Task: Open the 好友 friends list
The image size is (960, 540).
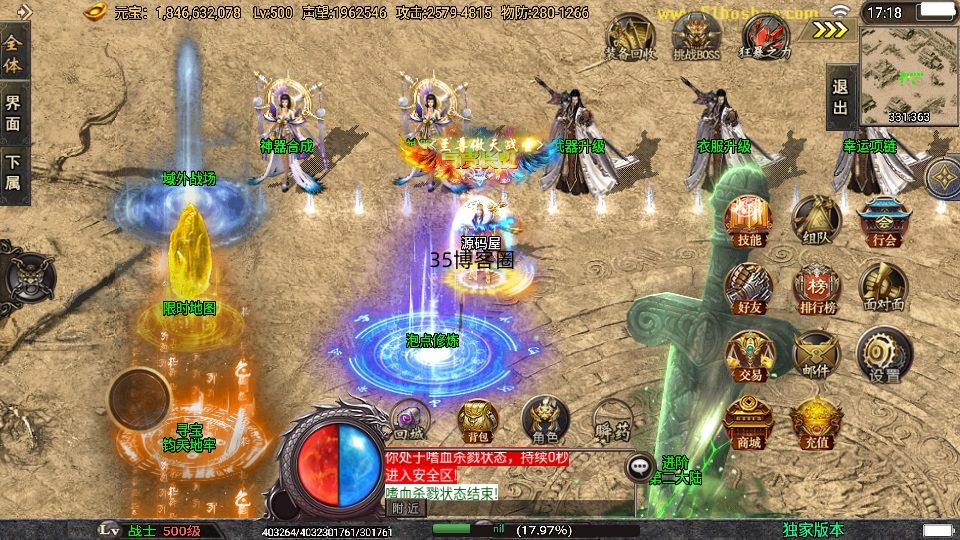Action: tap(750, 287)
